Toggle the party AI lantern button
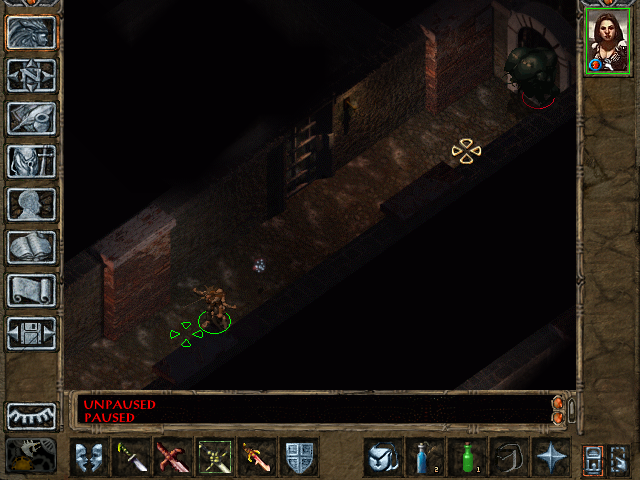Viewport: 640px width, 480px height. click(x=593, y=458)
